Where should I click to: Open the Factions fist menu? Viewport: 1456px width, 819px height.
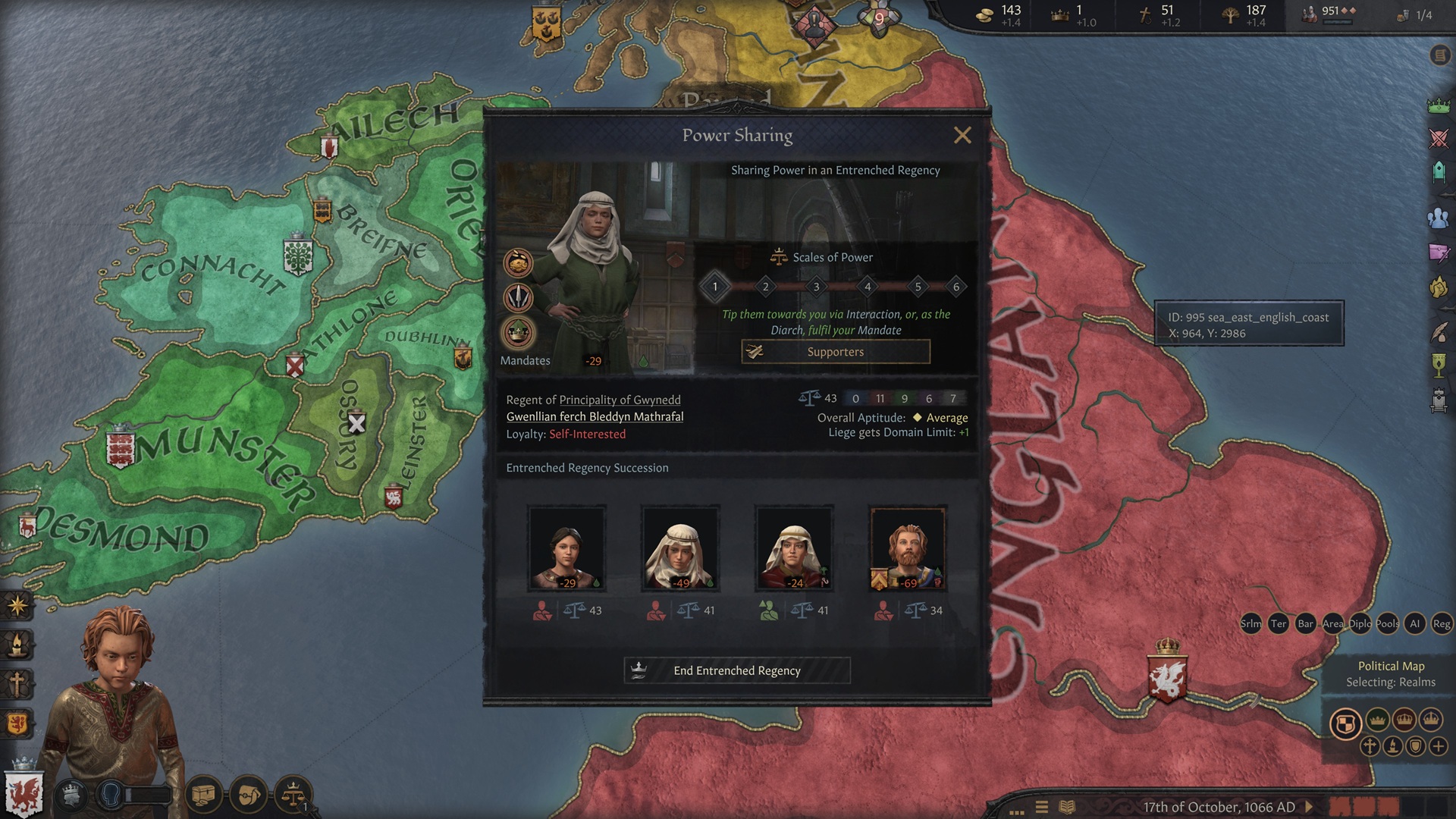pos(1438,288)
